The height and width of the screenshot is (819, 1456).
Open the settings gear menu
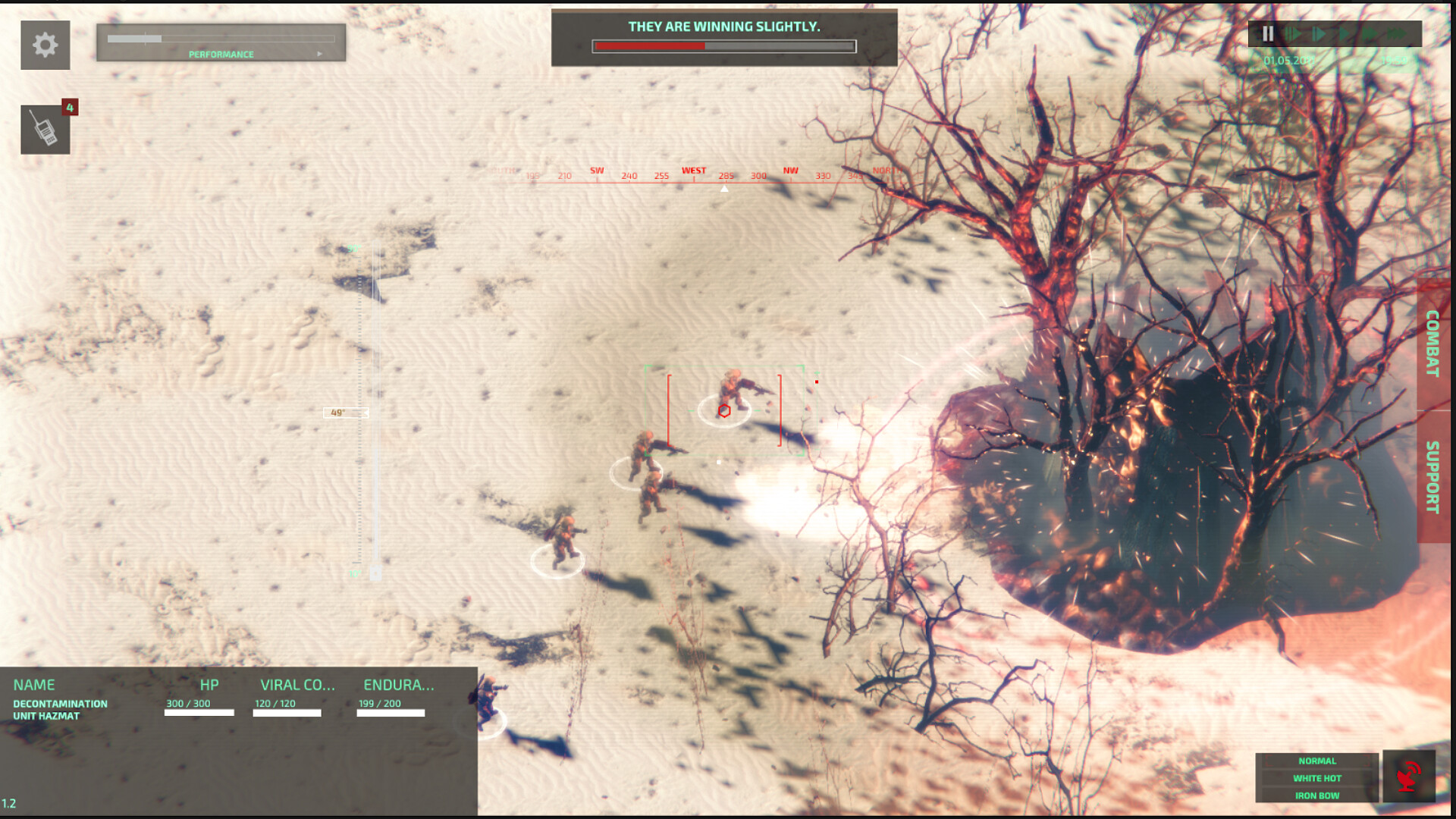click(x=45, y=45)
